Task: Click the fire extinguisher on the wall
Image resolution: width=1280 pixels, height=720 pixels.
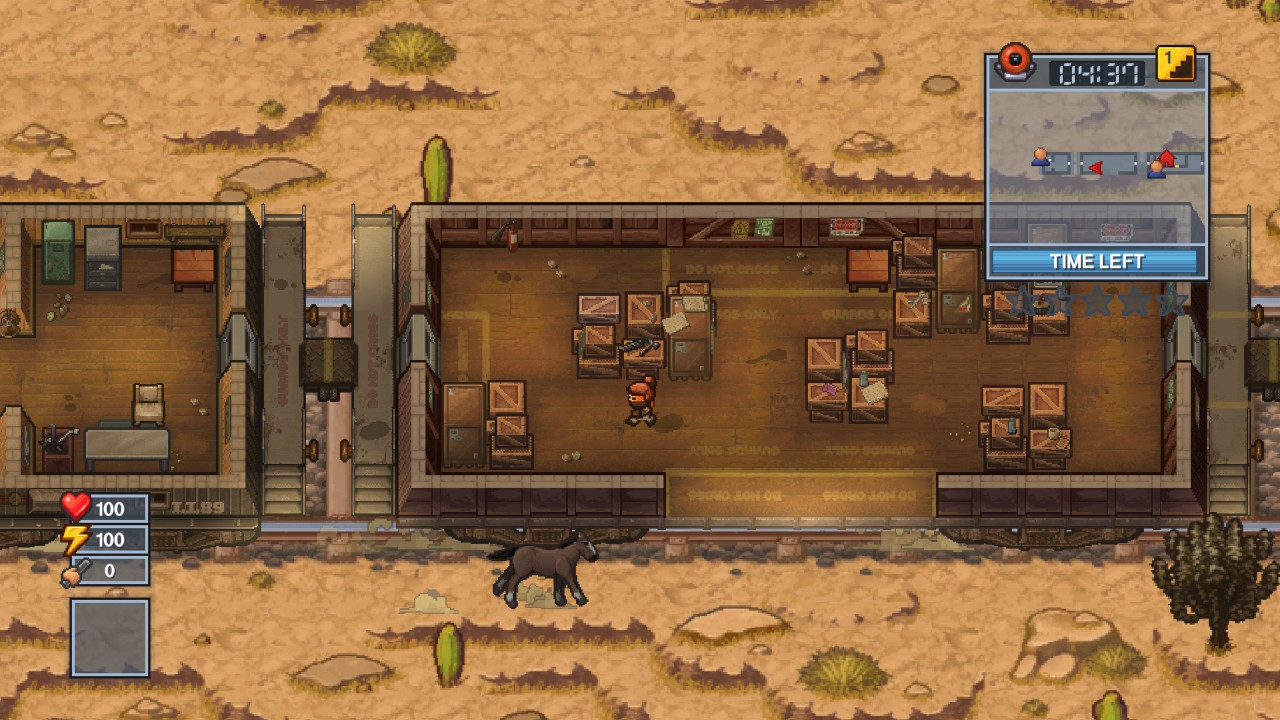Action: [x=511, y=235]
